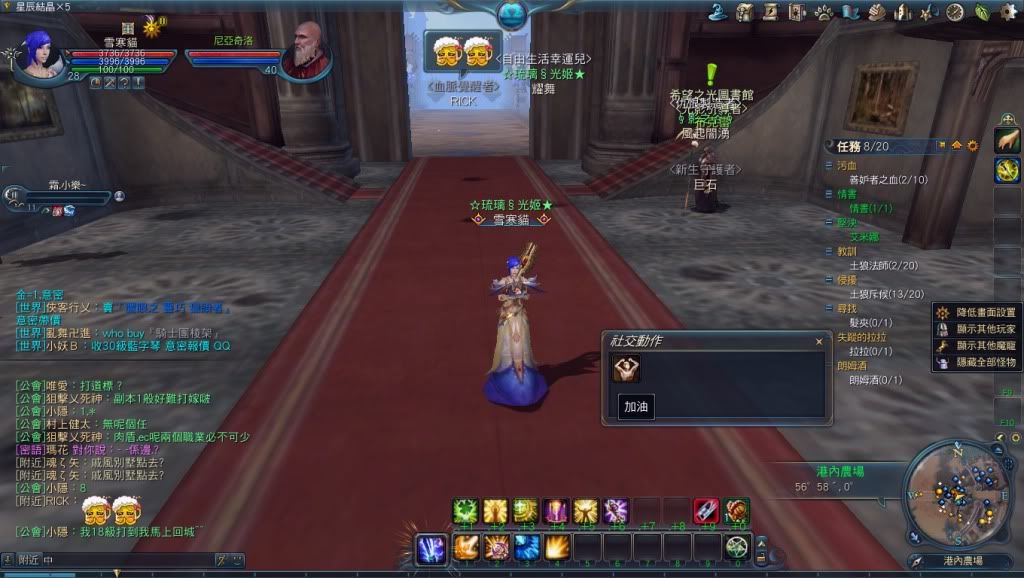This screenshot has width=1024, height=578.
Task: Activate the blue lightning skill beside hotbar
Action: point(431,548)
